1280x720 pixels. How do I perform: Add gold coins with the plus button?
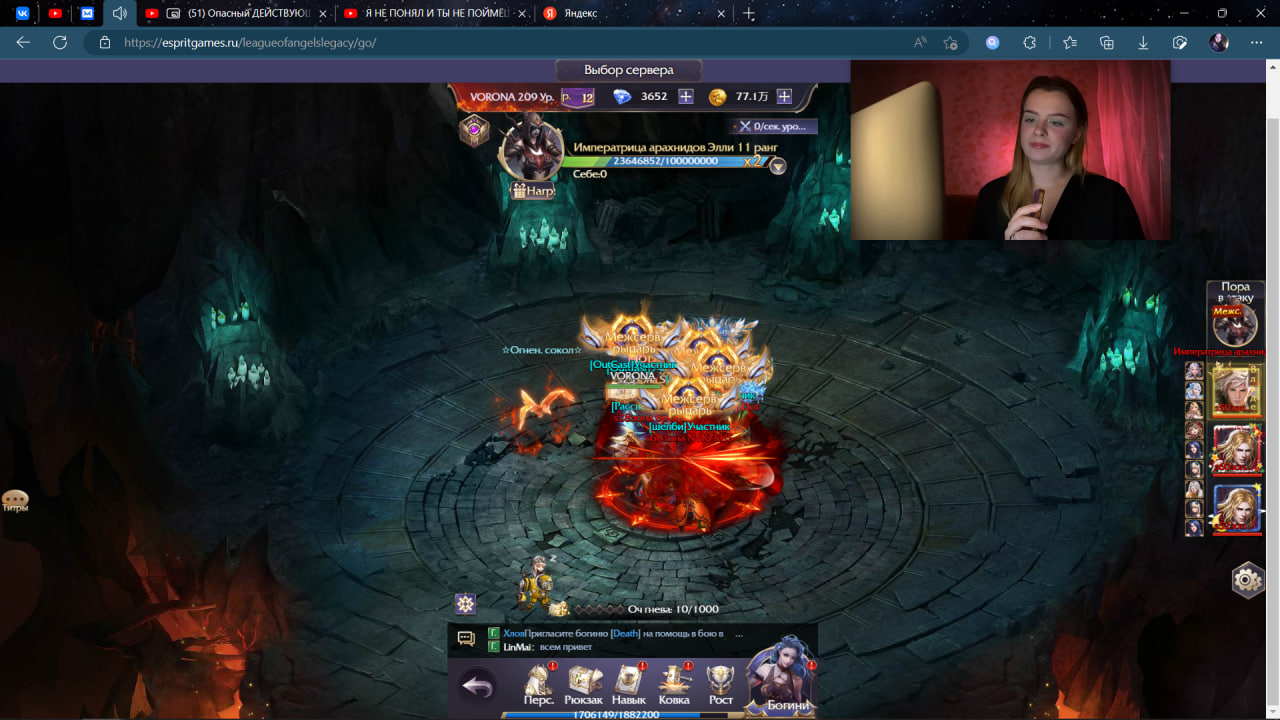coord(784,96)
